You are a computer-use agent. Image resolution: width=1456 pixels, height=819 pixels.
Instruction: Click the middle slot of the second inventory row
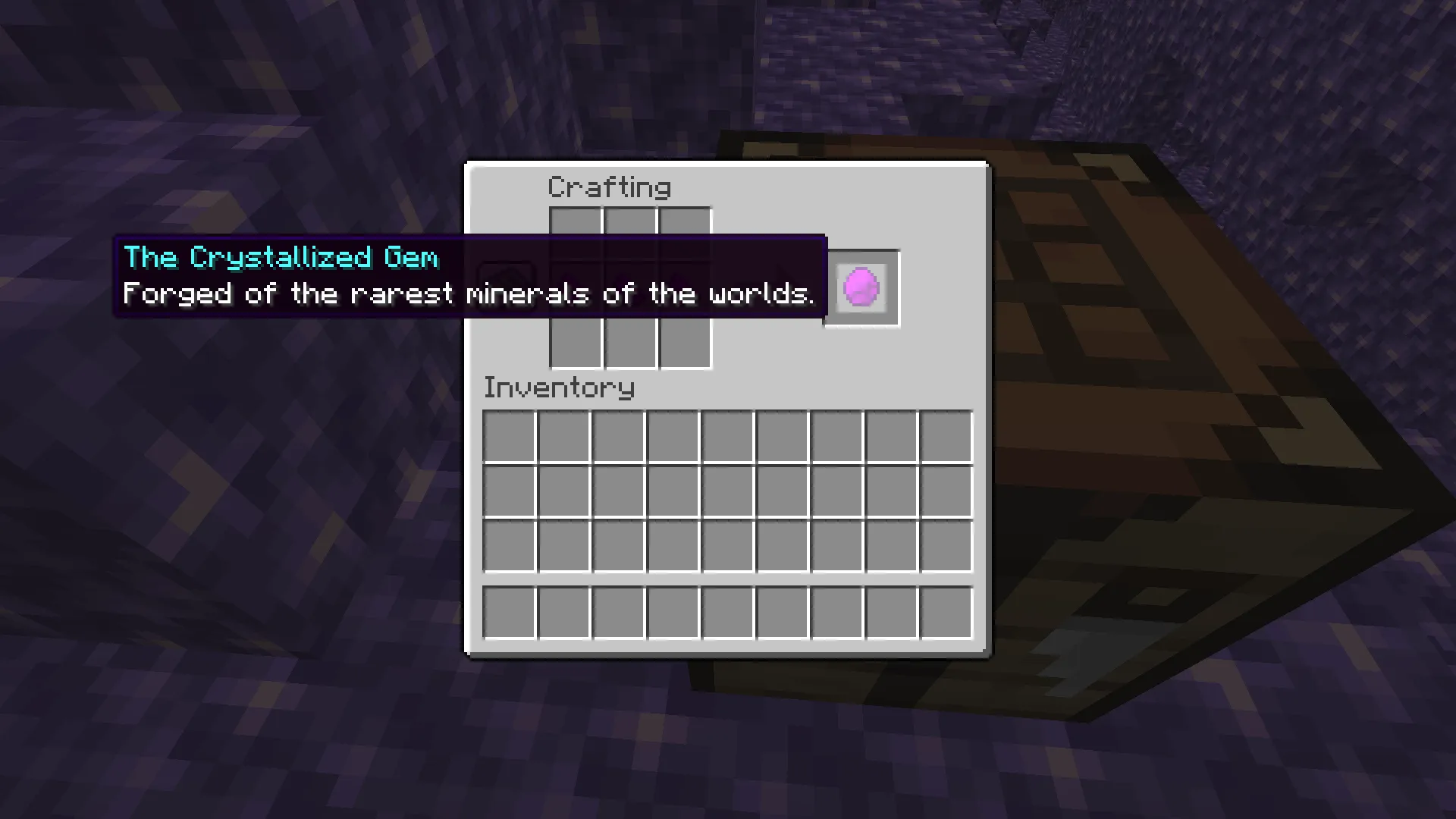click(x=726, y=489)
